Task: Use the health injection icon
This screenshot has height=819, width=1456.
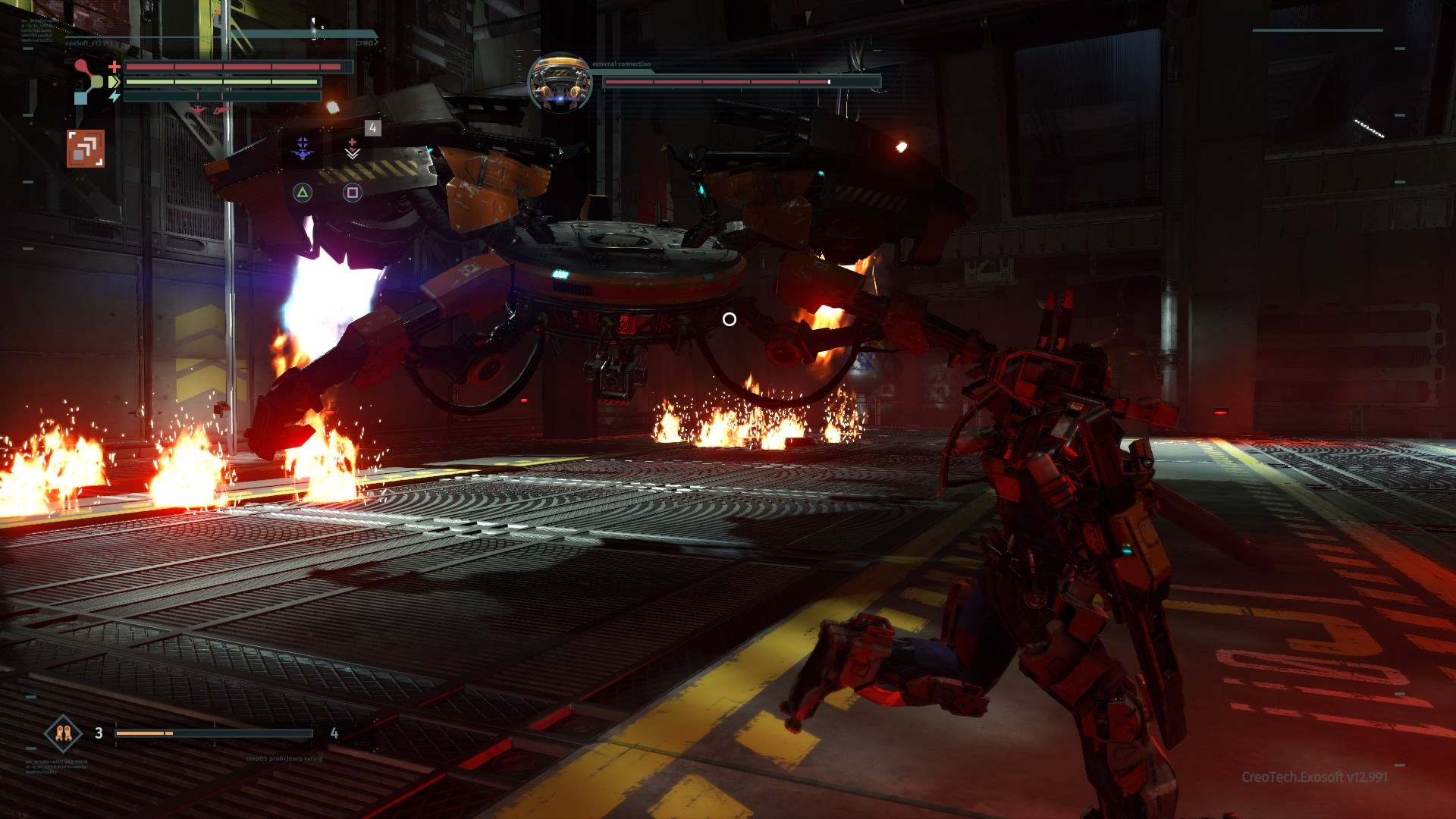Action: click(353, 149)
